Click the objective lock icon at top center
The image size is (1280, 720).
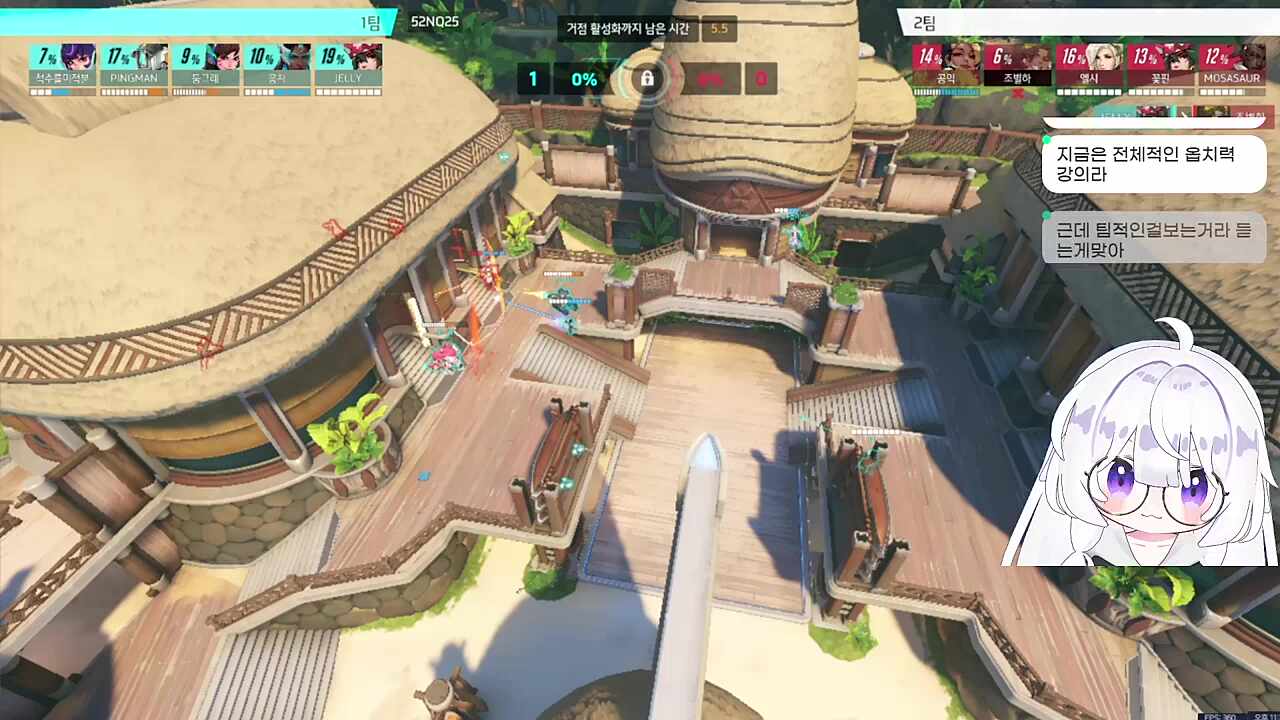click(x=649, y=77)
